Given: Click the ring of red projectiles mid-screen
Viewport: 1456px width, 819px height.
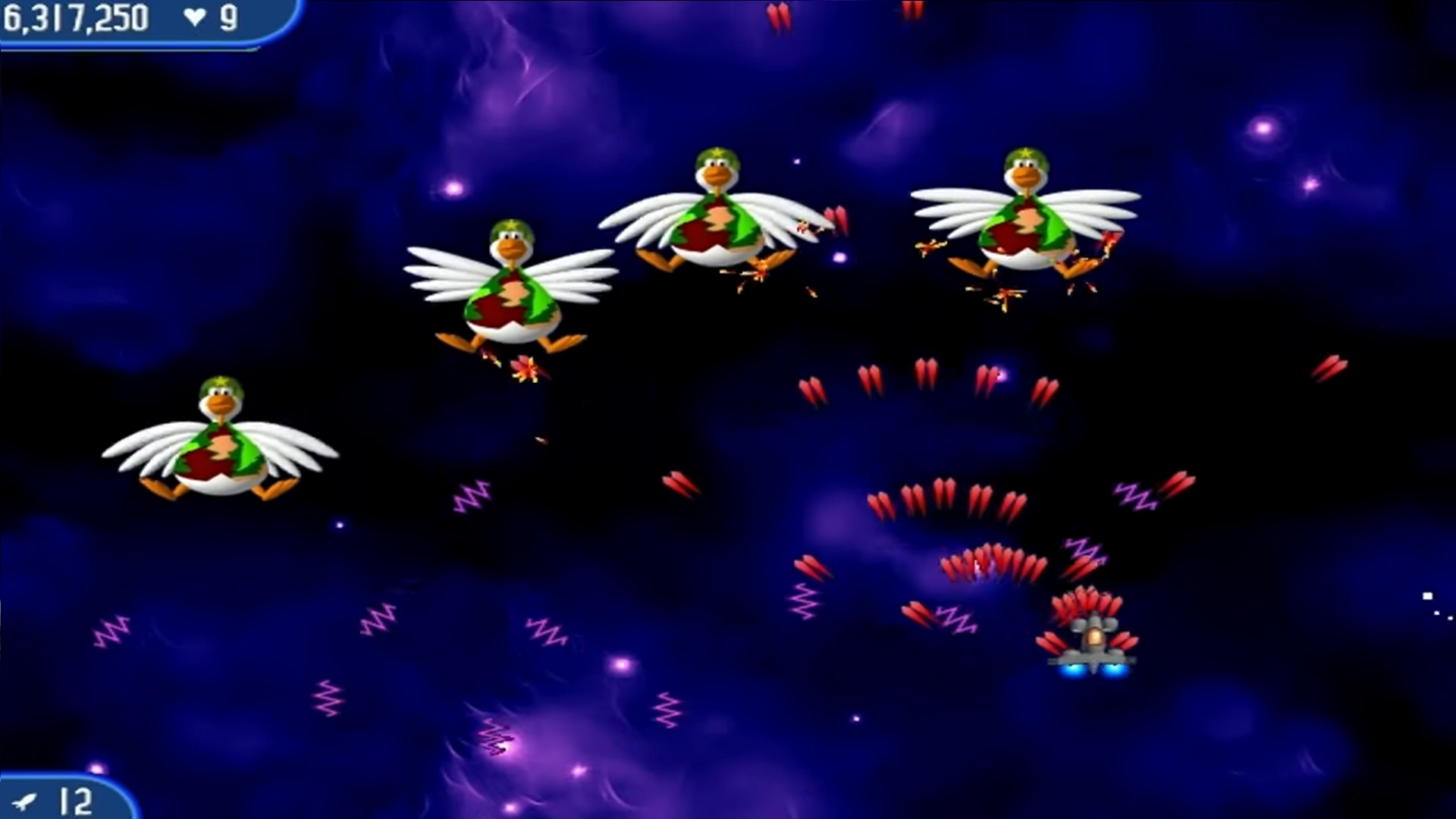Looking at the screenshot, I should coord(948,500).
